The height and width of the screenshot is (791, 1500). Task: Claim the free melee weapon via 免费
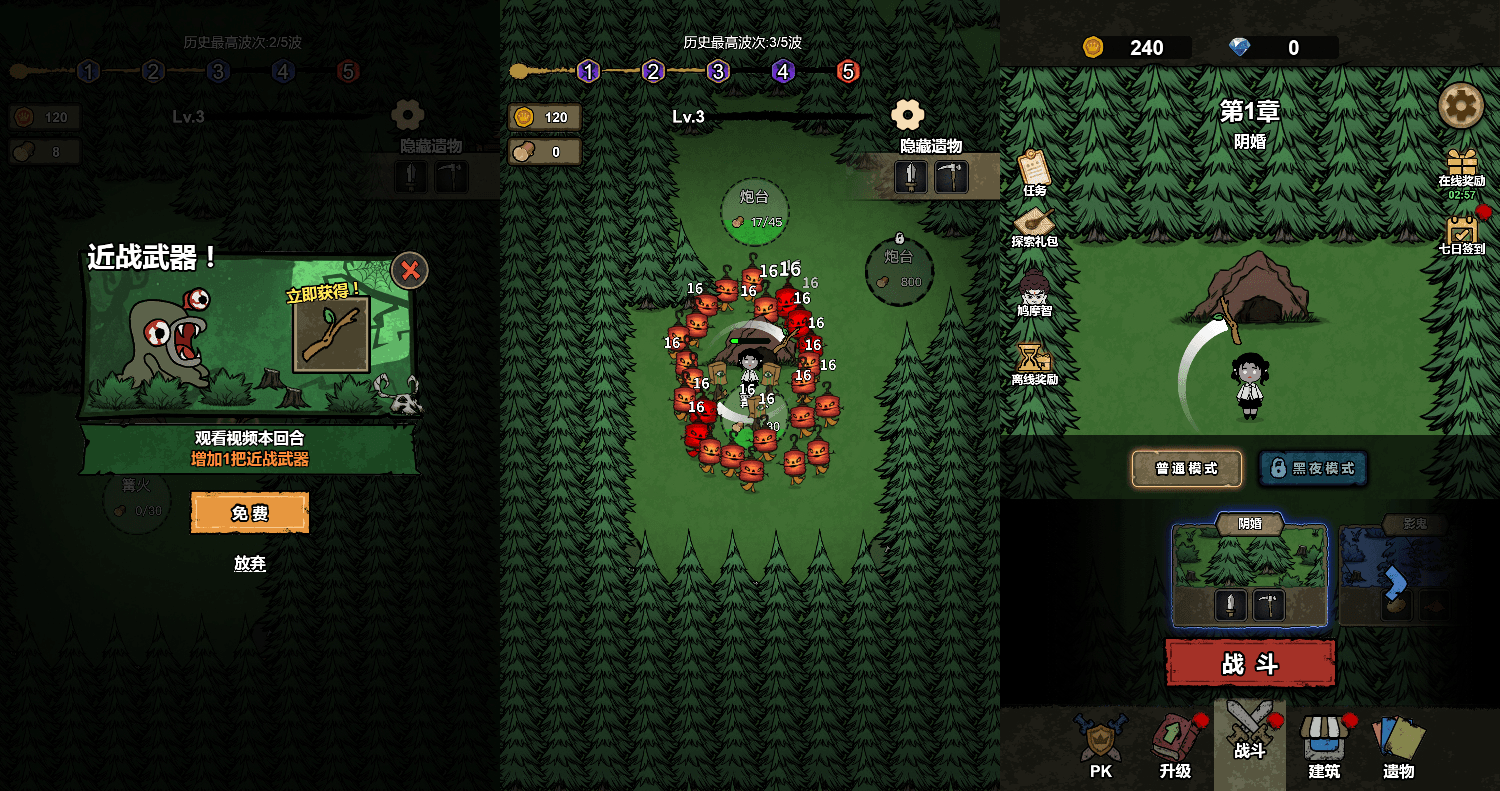point(250,513)
